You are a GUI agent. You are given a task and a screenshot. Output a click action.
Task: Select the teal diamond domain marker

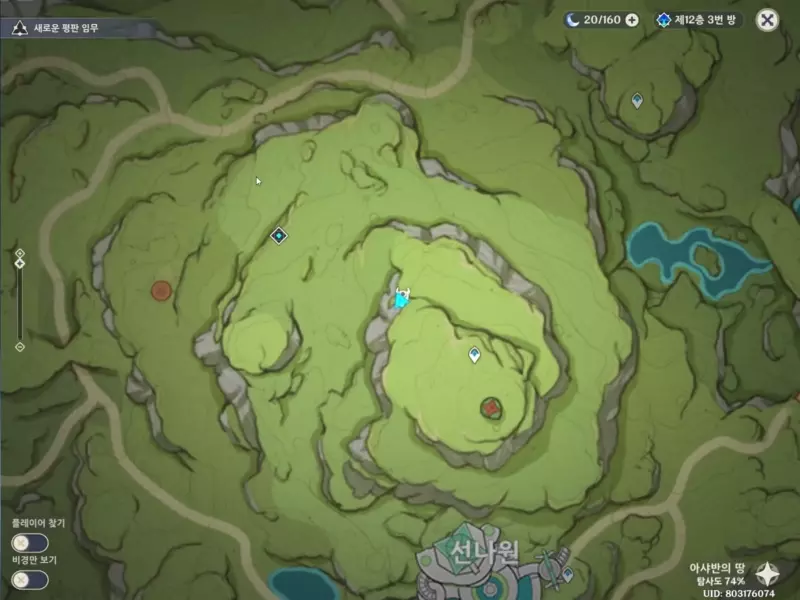coord(279,236)
